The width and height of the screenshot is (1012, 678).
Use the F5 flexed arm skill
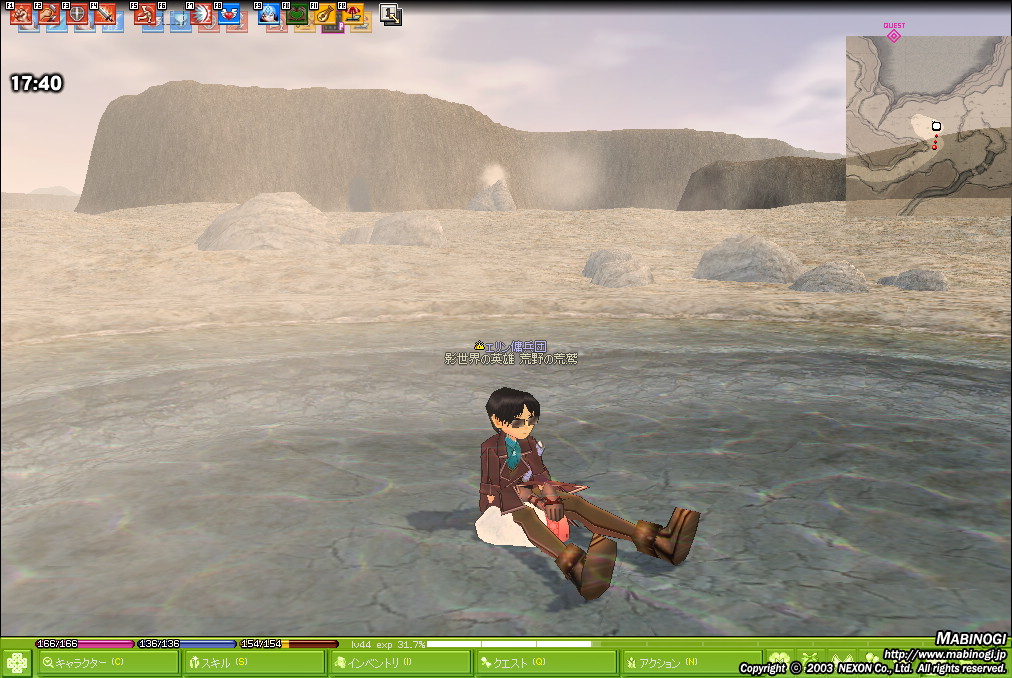[146, 14]
